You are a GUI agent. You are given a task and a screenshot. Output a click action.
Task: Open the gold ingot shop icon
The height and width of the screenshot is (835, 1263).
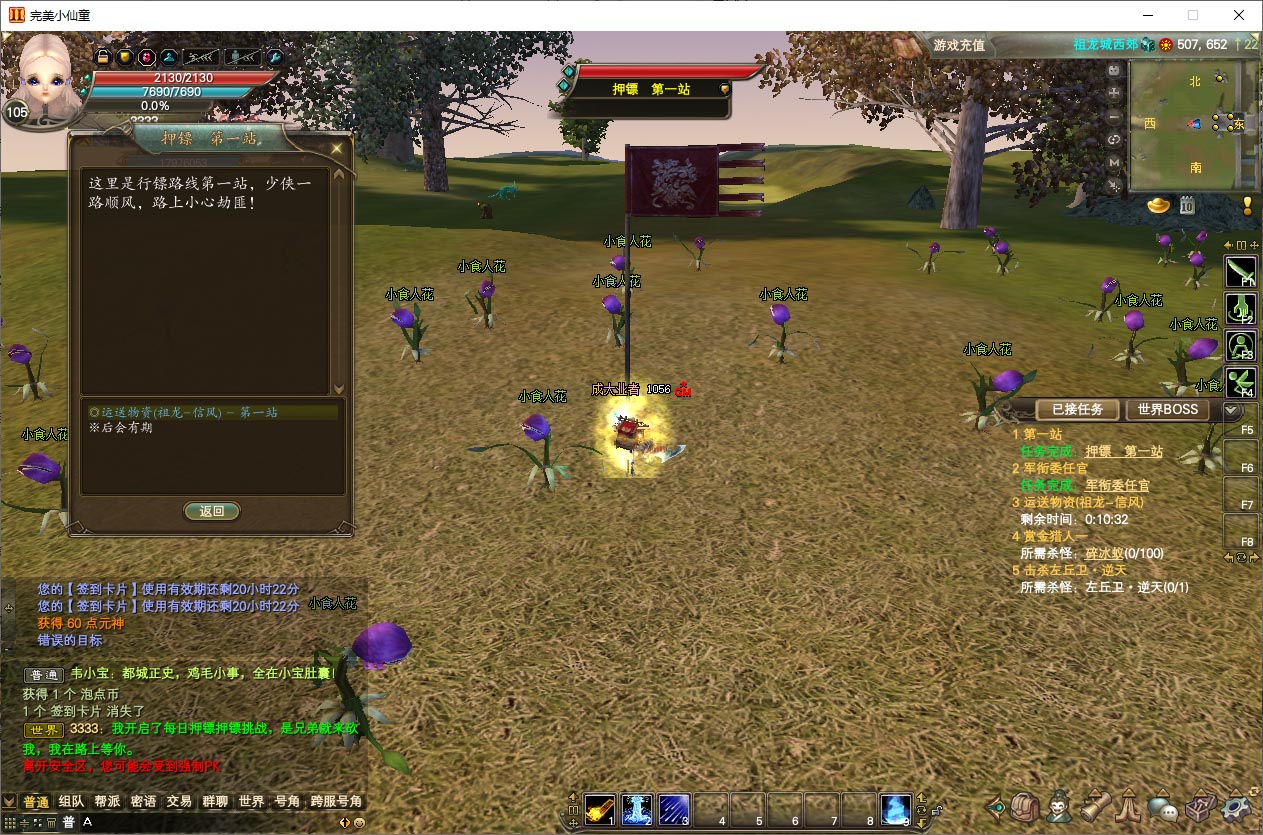[1159, 205]
